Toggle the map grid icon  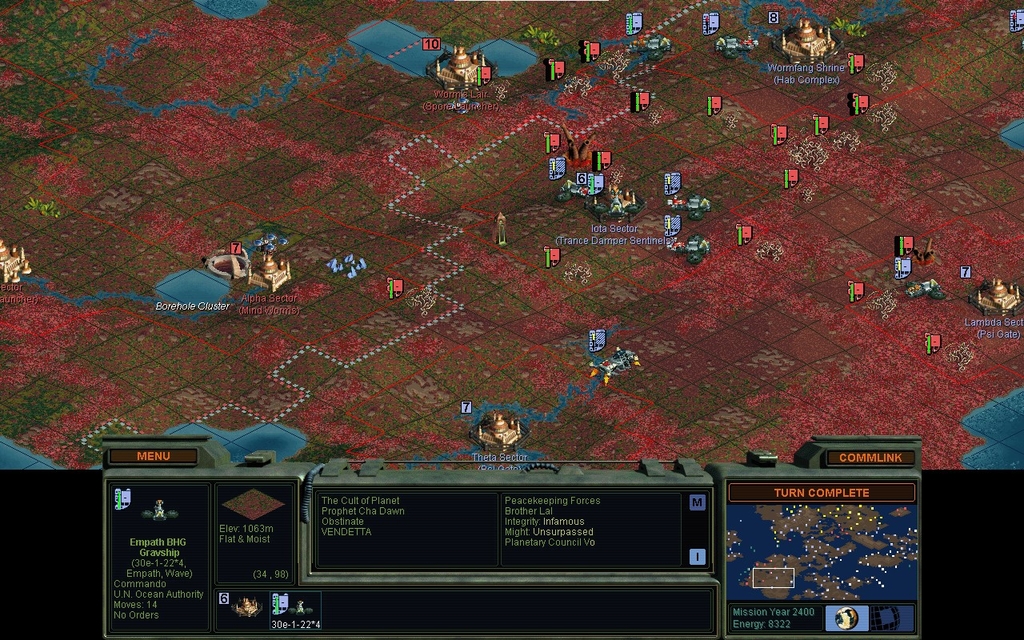tap(885, 617)
